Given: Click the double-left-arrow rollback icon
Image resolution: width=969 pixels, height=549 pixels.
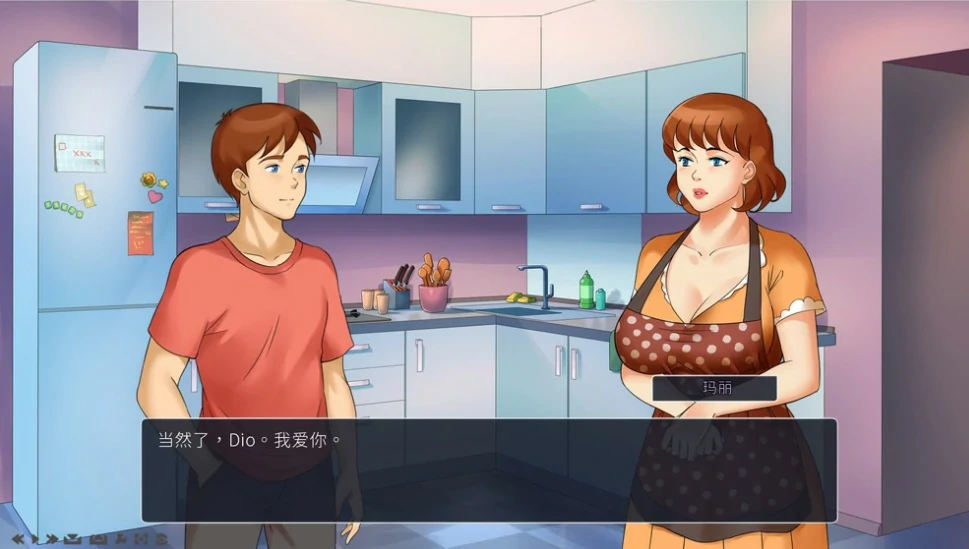Looking at the screenshot, I should point(18,539).
